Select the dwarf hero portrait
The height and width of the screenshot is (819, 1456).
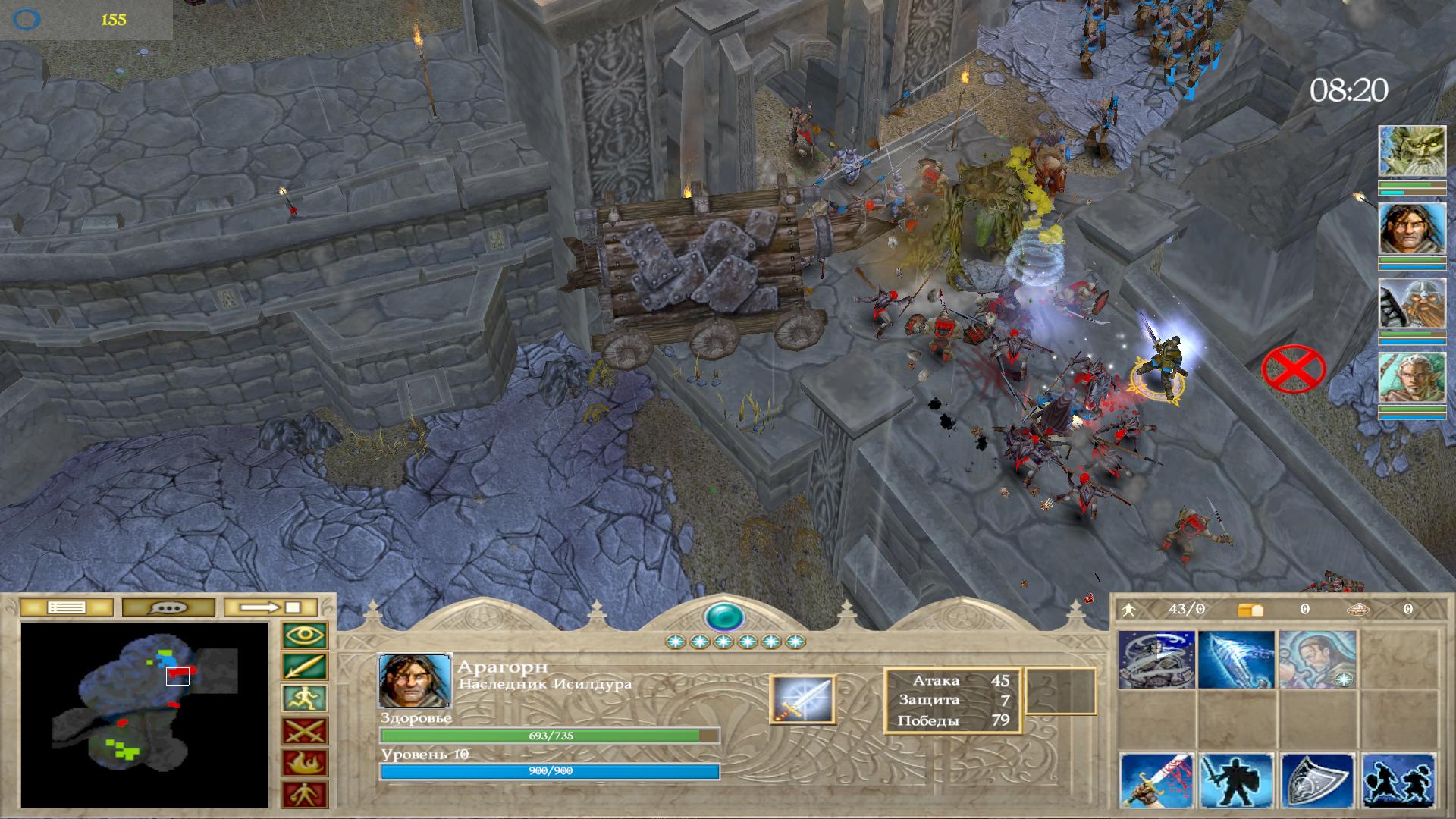(x=1411, y=304)
